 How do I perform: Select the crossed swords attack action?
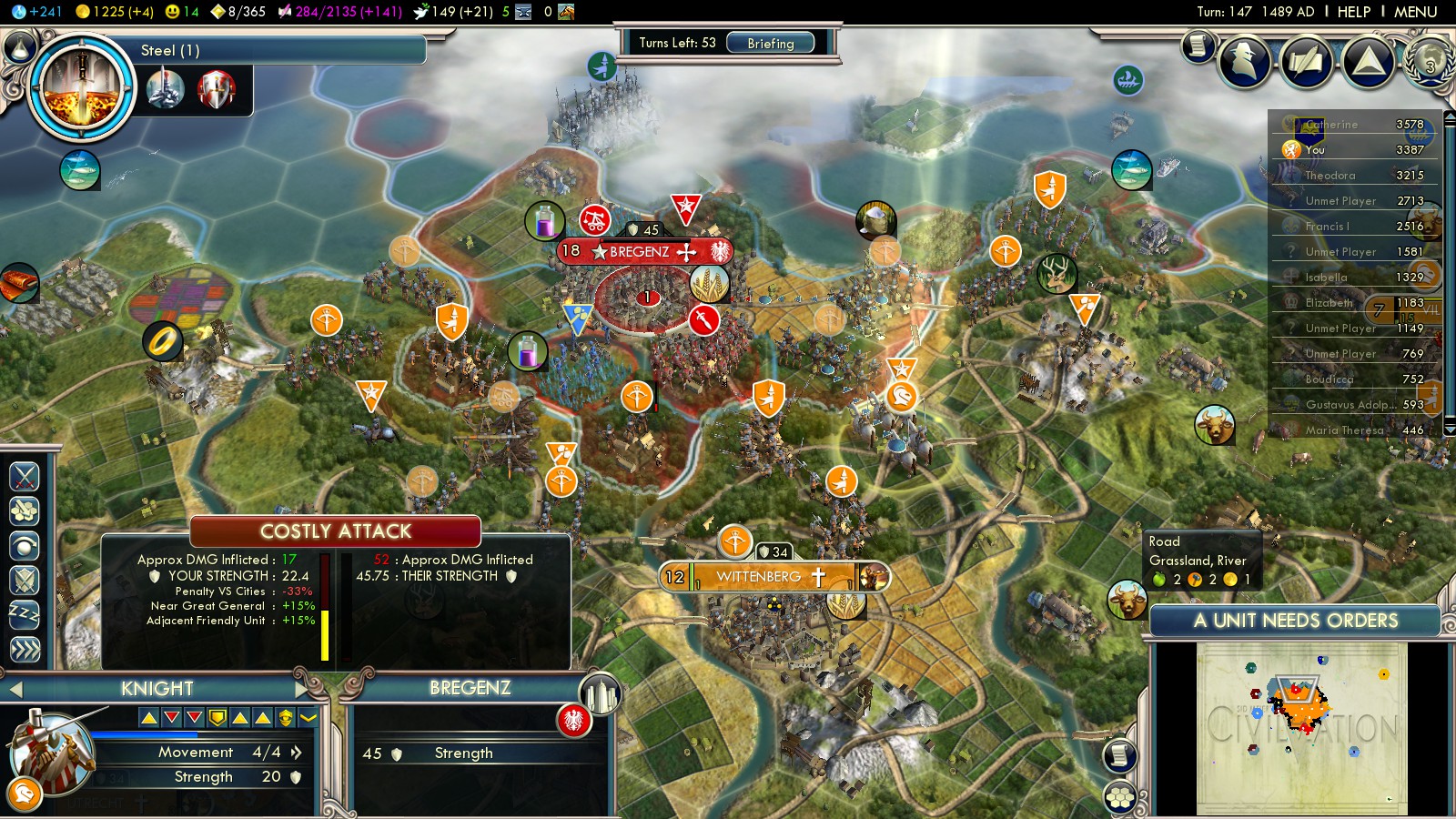point(25,476)
